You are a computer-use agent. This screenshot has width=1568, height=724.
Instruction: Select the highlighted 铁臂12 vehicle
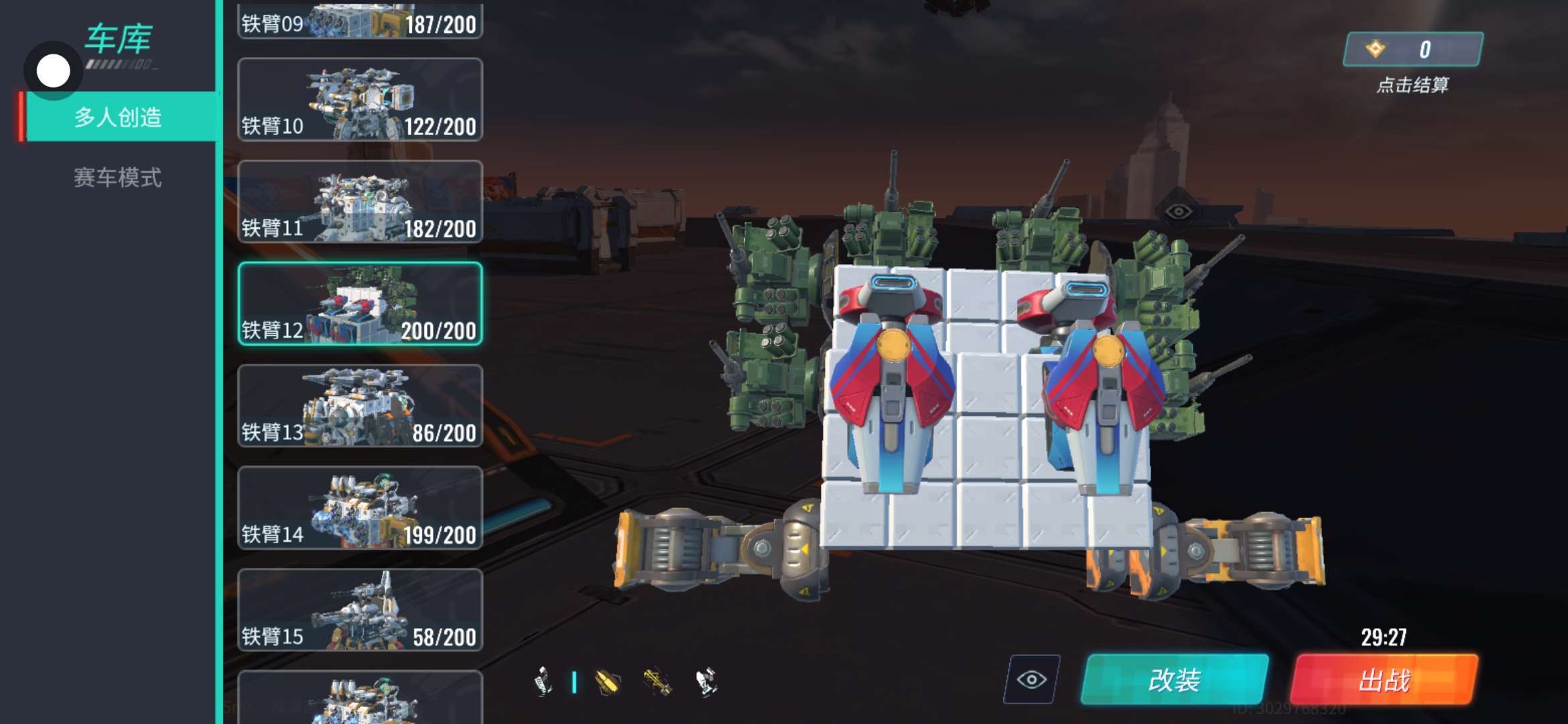[x=360, y=304]
